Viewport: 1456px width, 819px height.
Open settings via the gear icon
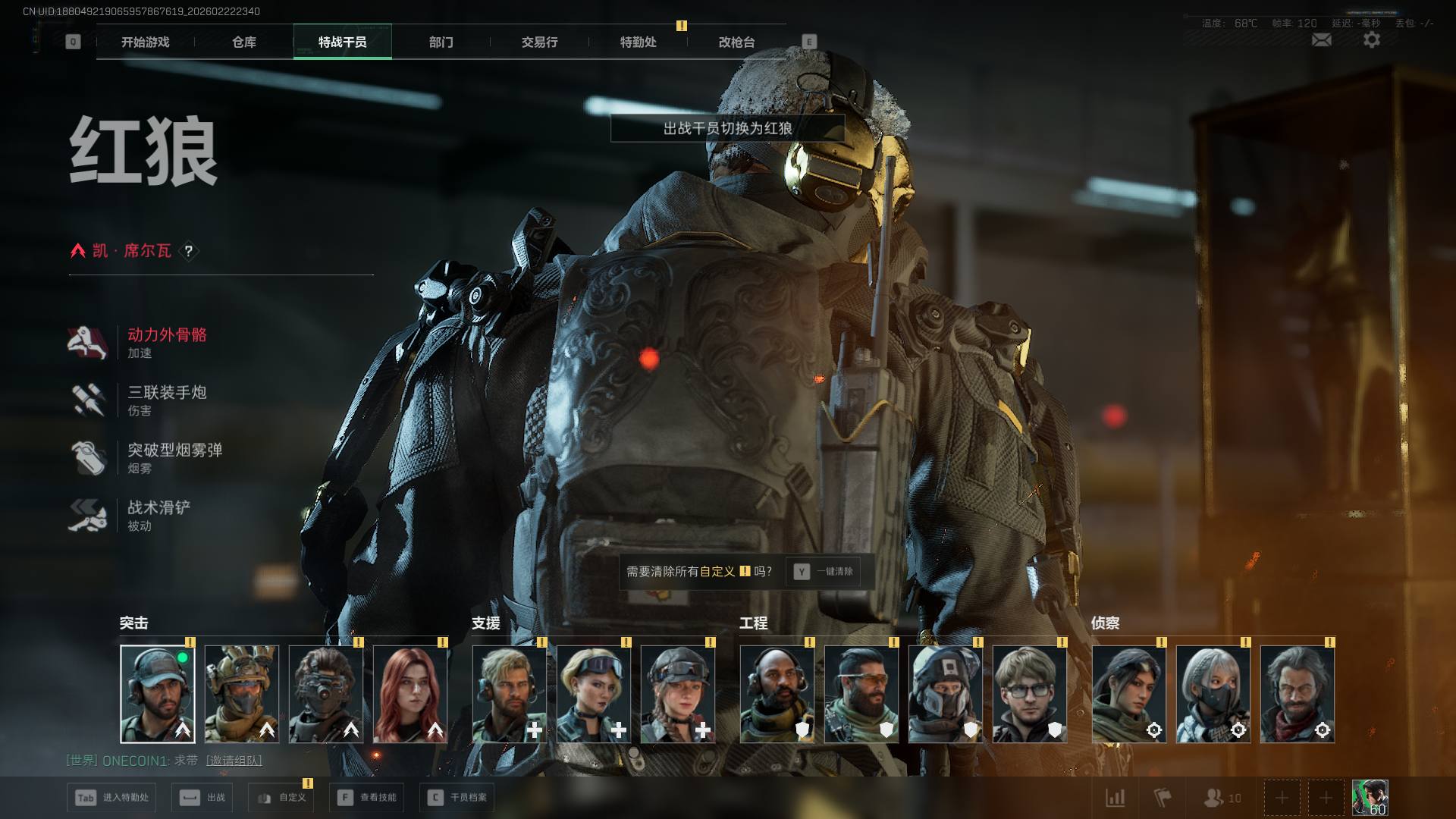coord(1372,40)
